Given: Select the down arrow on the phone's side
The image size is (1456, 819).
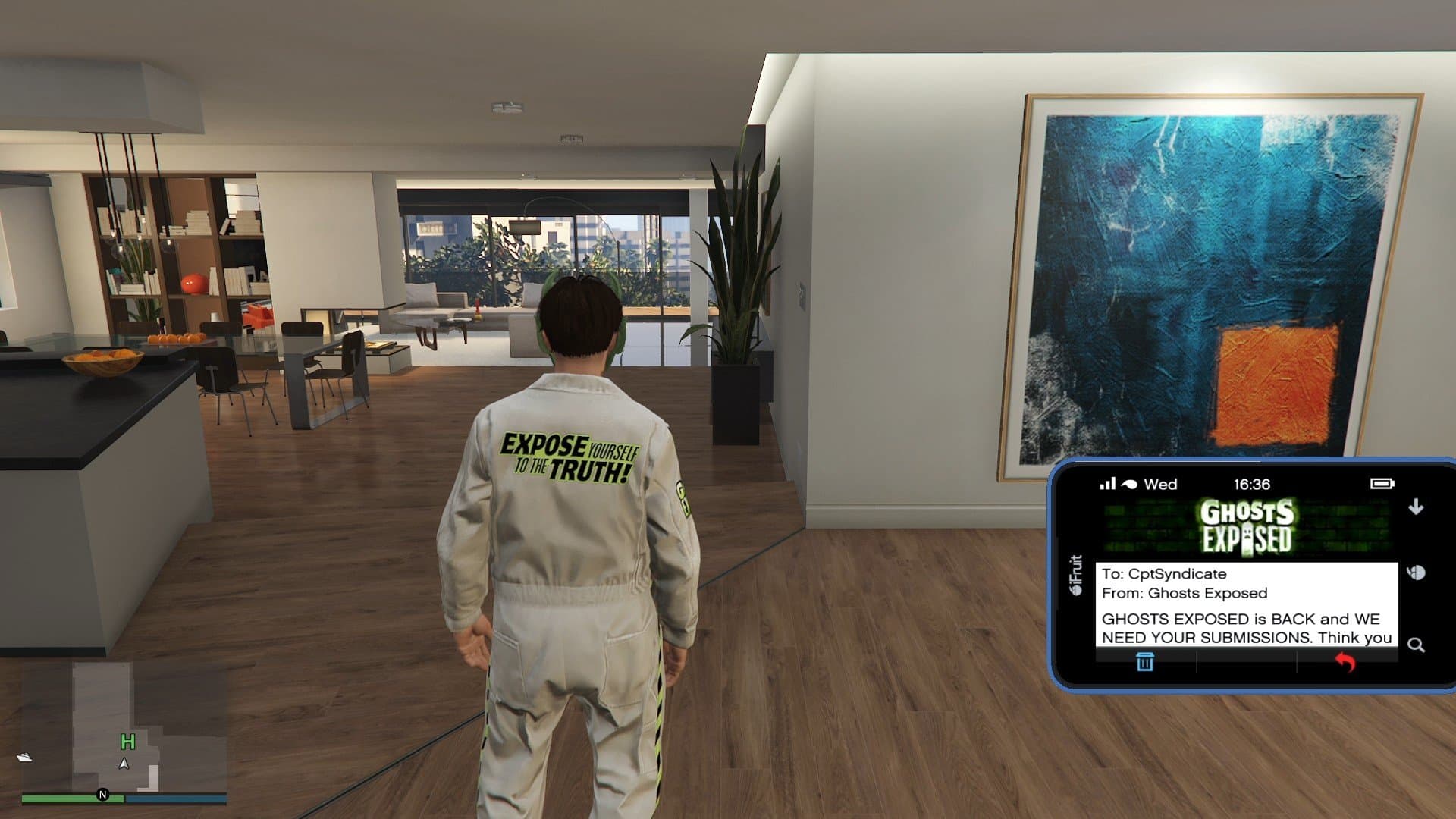Looking at the screenshot, I should pyautogui.click(x=1416, y=507).
